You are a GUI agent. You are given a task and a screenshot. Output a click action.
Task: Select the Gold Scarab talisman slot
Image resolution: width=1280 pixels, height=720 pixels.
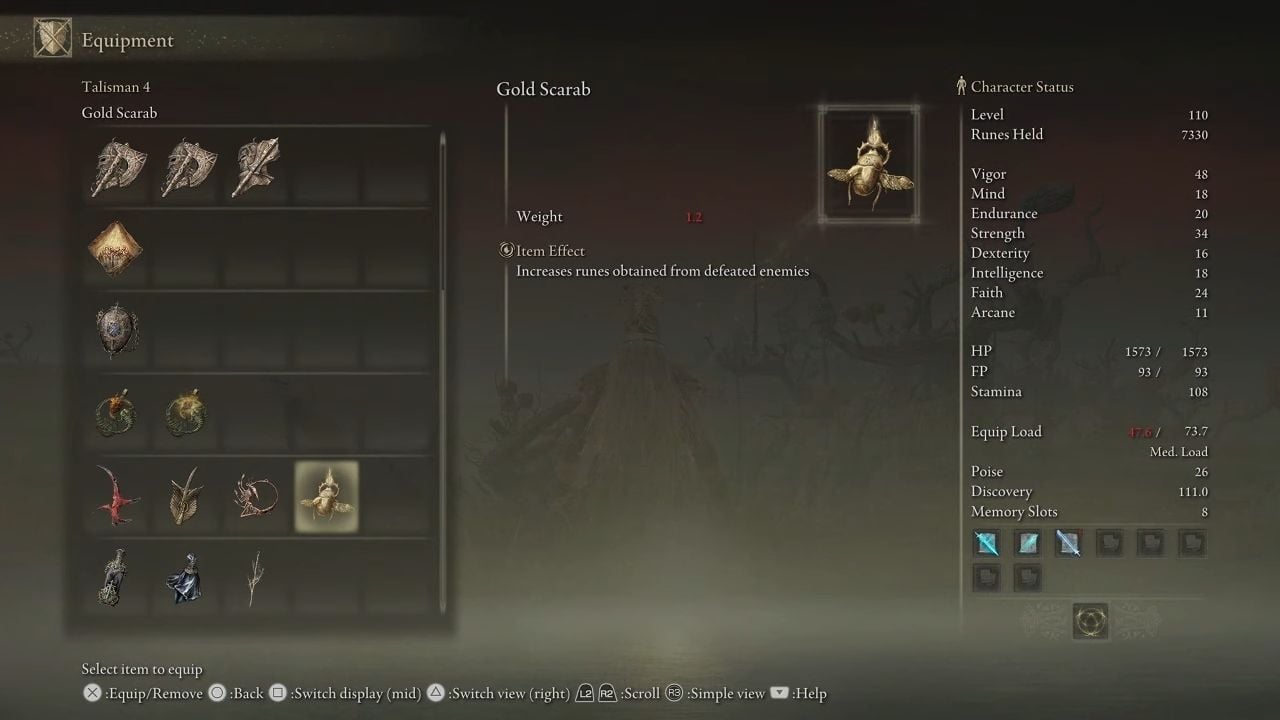point(327,496)
